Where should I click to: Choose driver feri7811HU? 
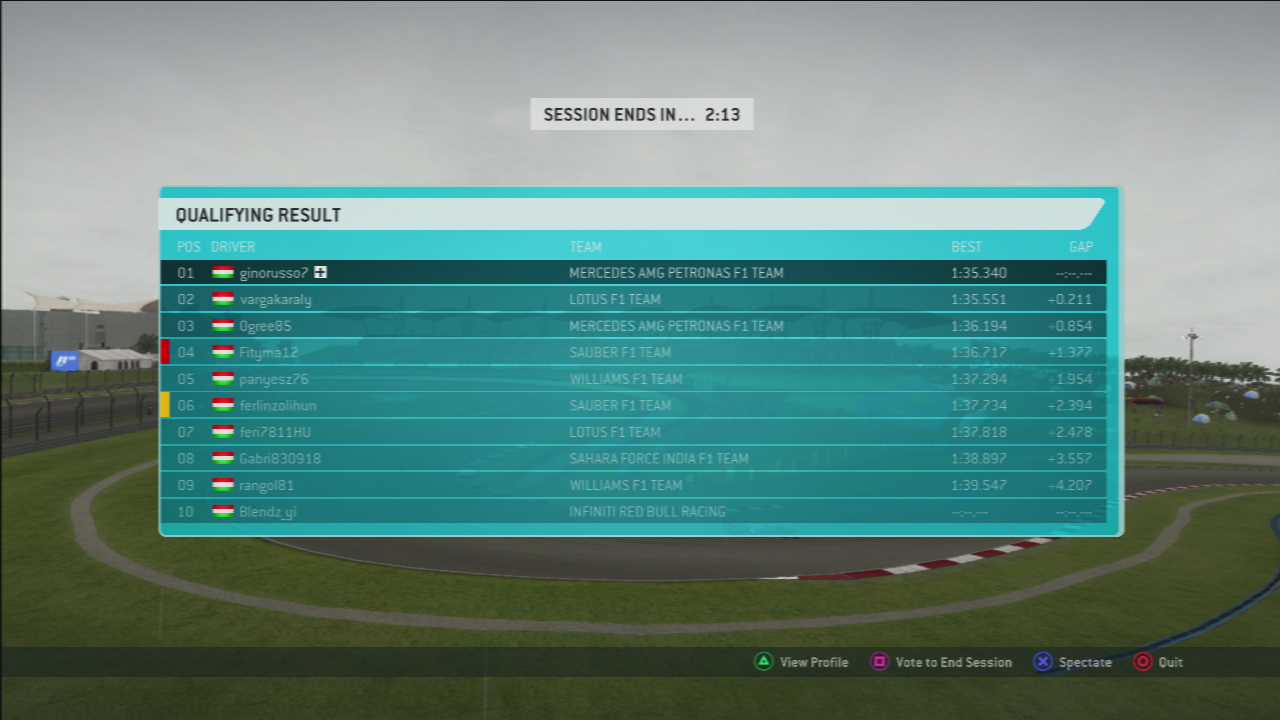pyautogui.click(x=274, y=432)
